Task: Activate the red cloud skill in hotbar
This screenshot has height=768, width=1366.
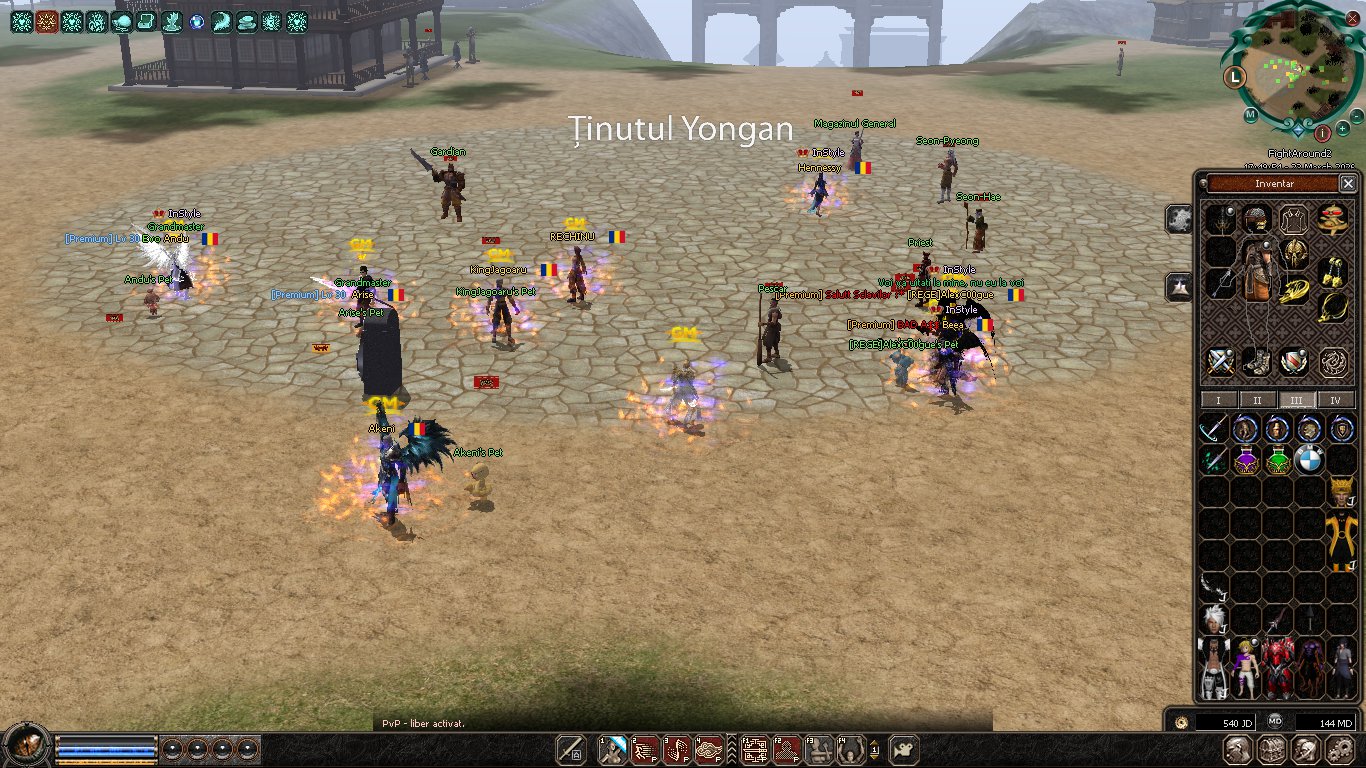Action: 710,748
